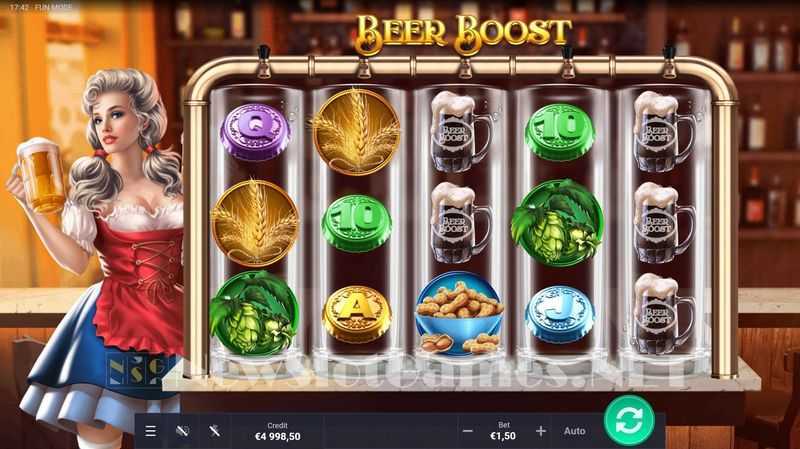Toggle the crossed-out lightning turbo icon

[x=214, y=431]
